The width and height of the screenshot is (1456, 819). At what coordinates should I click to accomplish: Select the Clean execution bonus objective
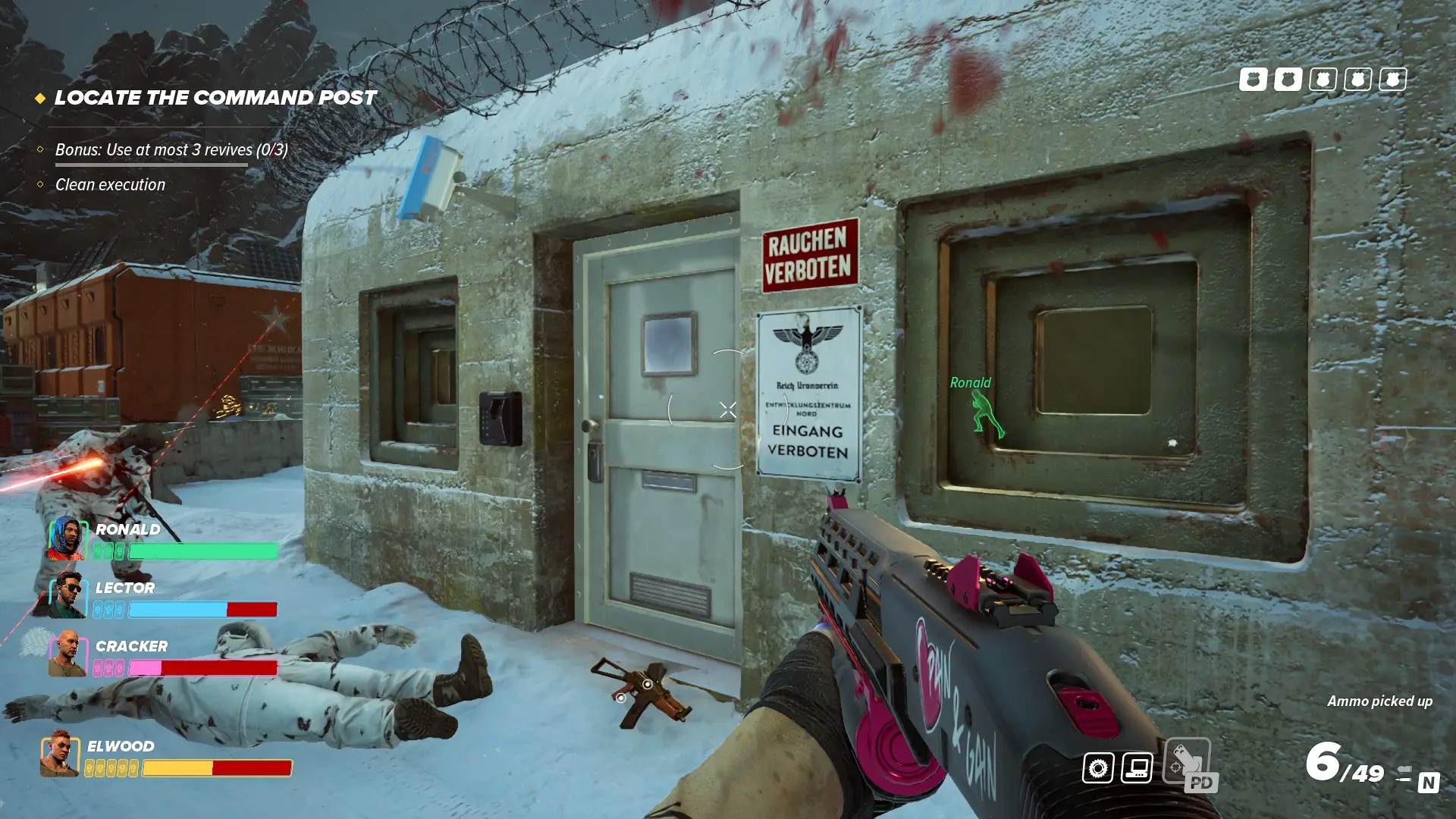click(110, 185)
